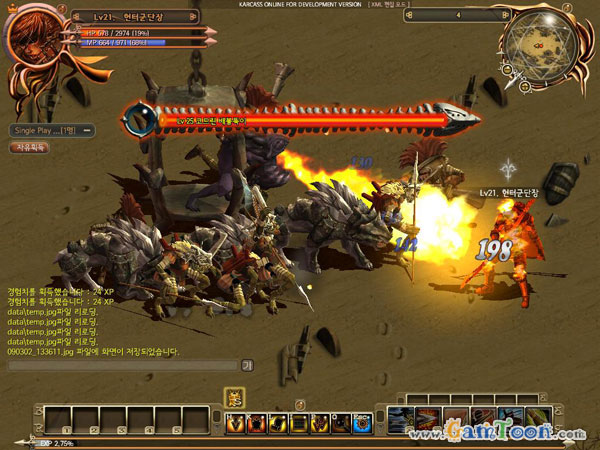Click the small round button above the minimap
Image resolution: width=600 pixels, height=450 pixels.
click(x=567, y=5)
